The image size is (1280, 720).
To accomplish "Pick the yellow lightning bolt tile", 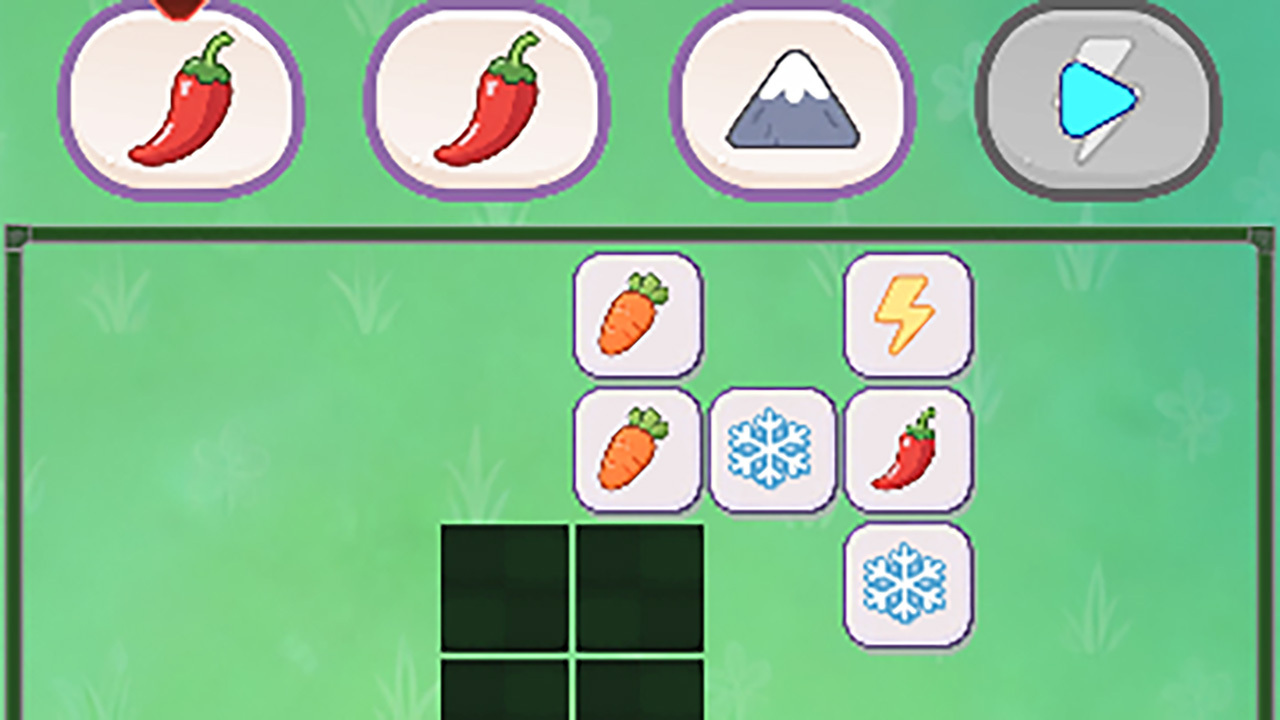I will 908,315.
